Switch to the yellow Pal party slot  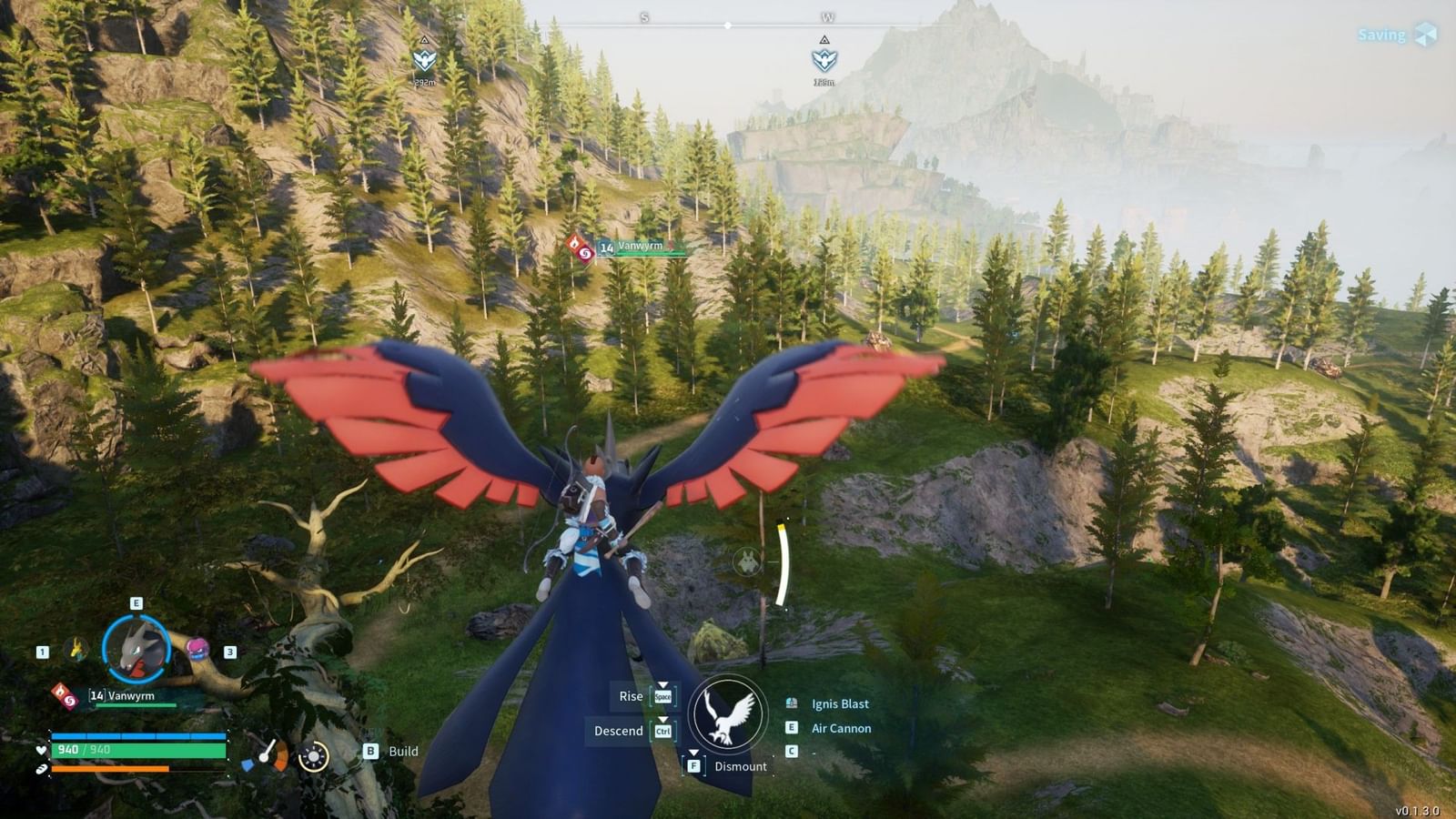(77, 649)
